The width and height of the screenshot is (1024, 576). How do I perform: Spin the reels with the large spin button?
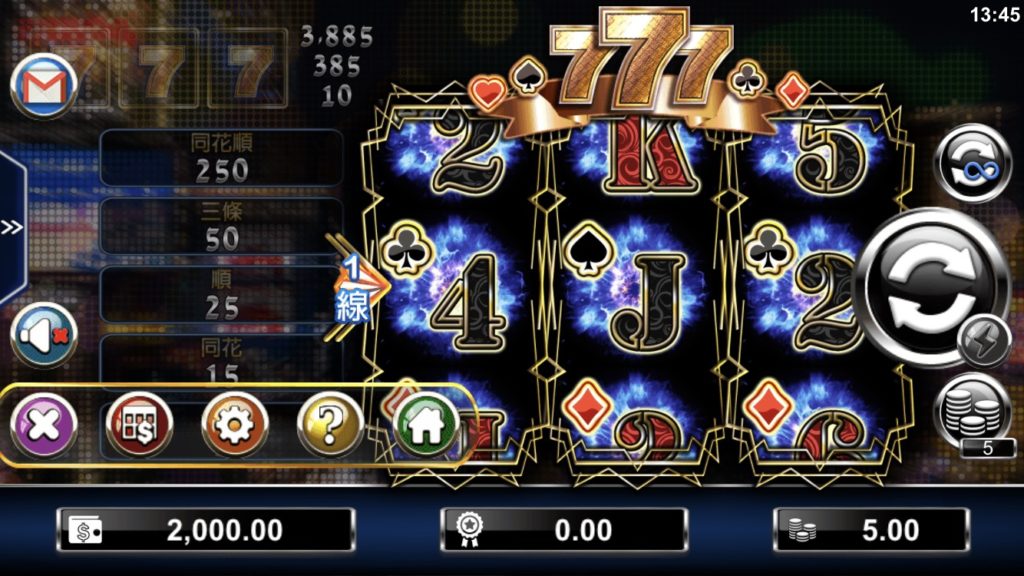[x=930, y=274]
